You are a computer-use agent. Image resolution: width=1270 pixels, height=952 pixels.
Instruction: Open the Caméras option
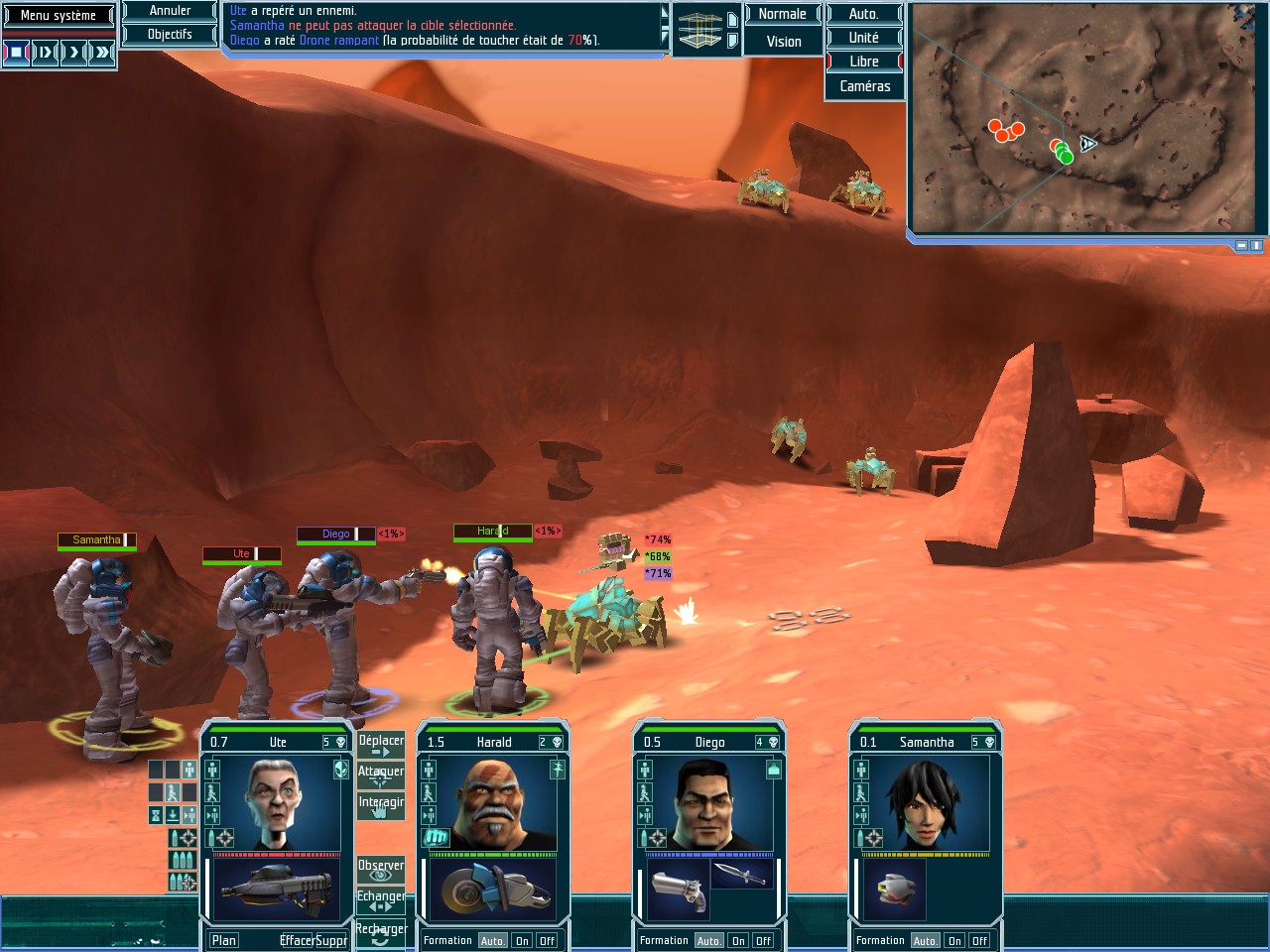[864, 86]
